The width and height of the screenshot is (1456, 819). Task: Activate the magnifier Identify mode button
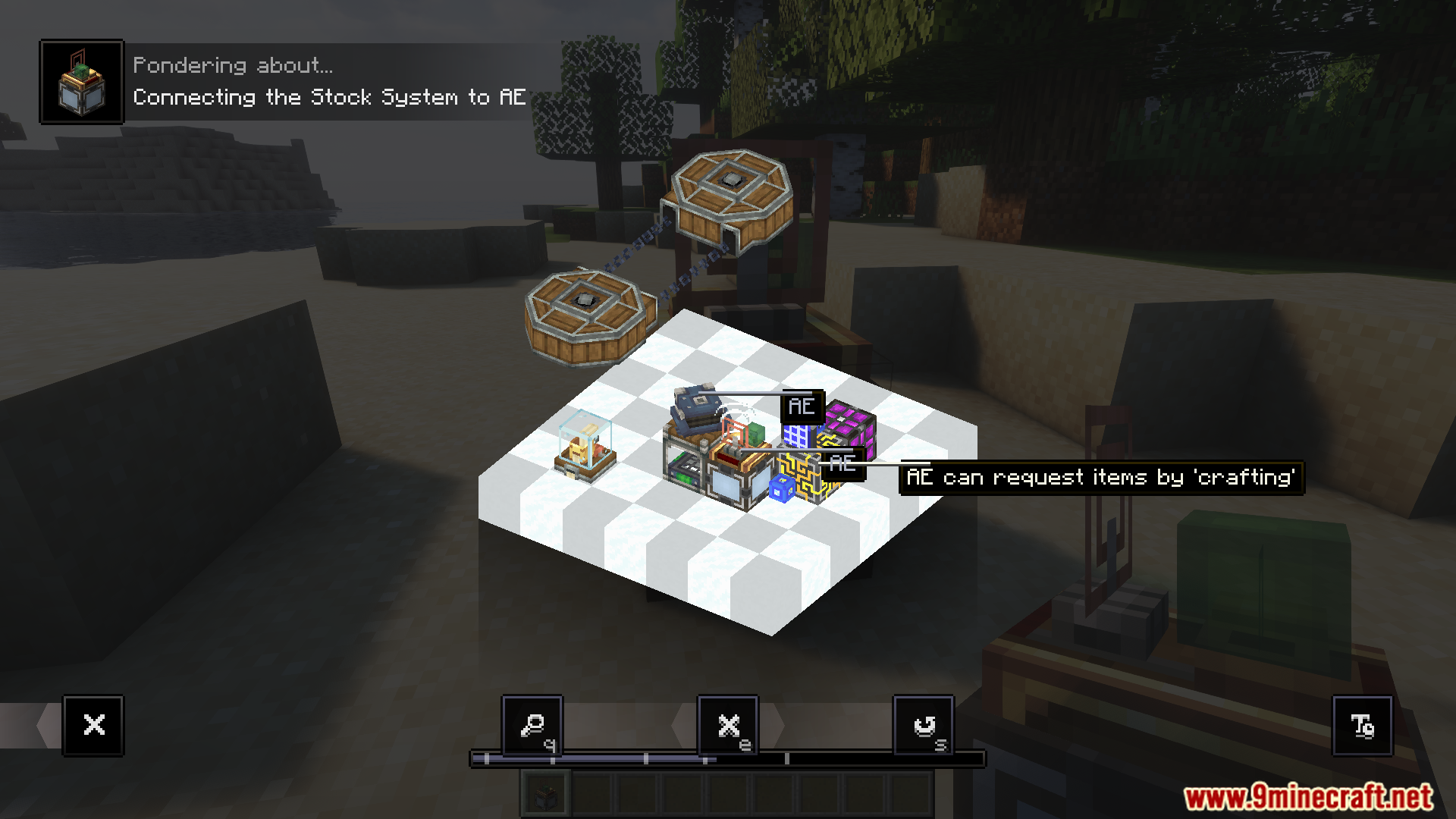(x=532, y=726)
